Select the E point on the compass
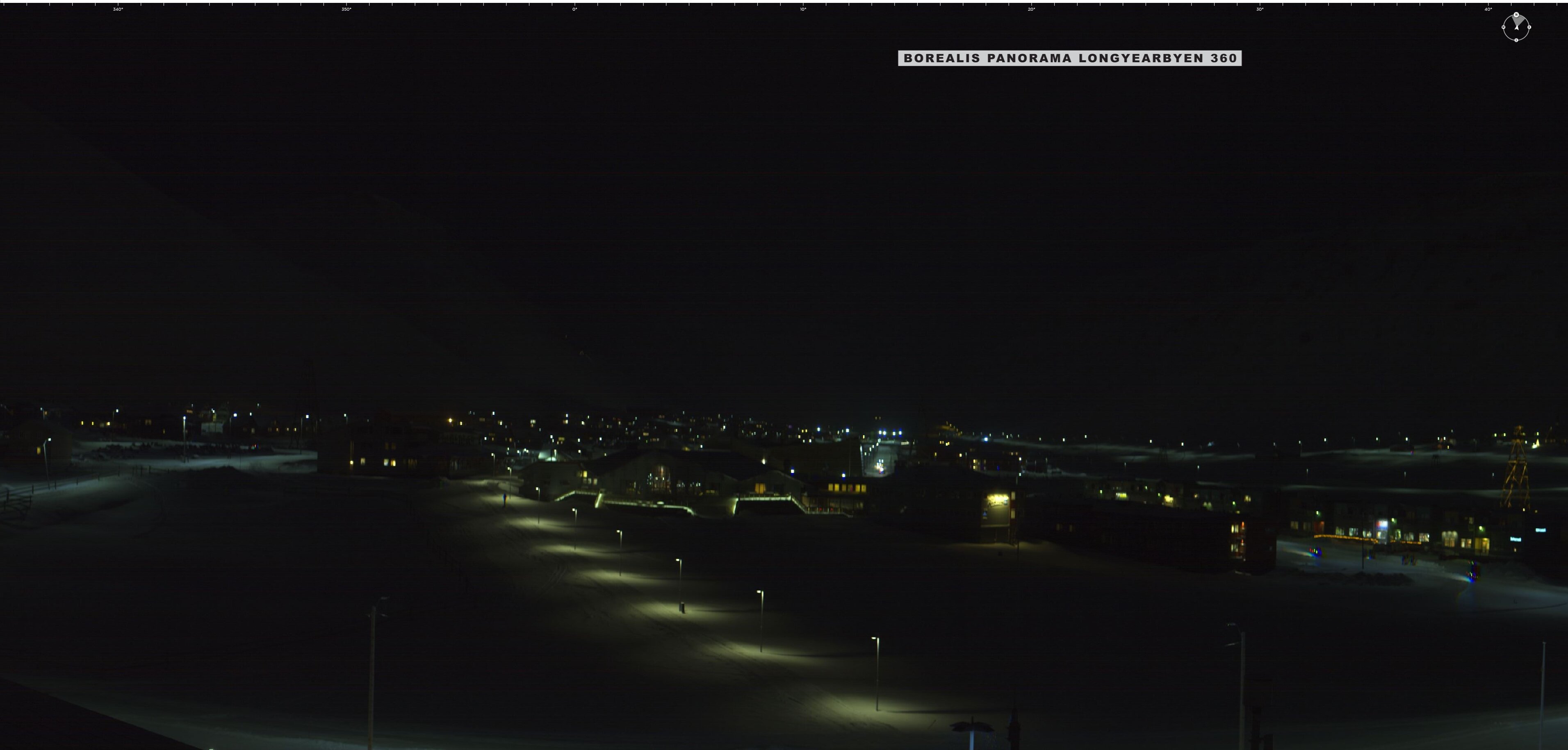 pos(1529,27)
